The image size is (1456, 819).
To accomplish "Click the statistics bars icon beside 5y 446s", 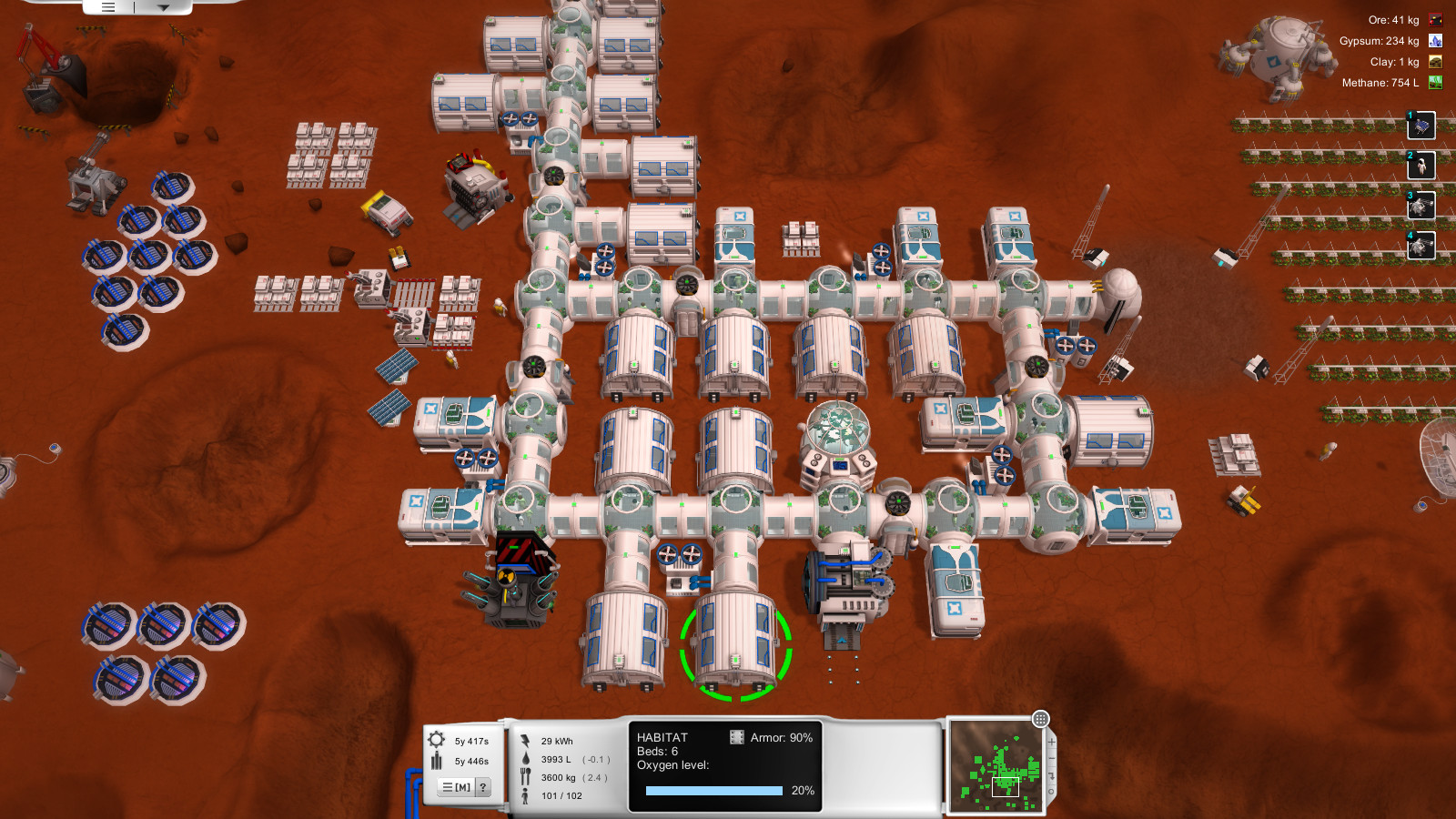I will tap(435, 763).
